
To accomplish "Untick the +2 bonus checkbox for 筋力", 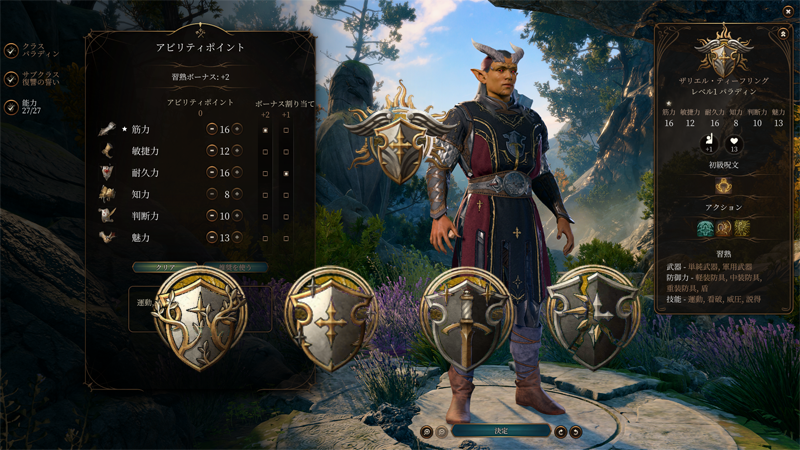I will (x=265, y=130).
